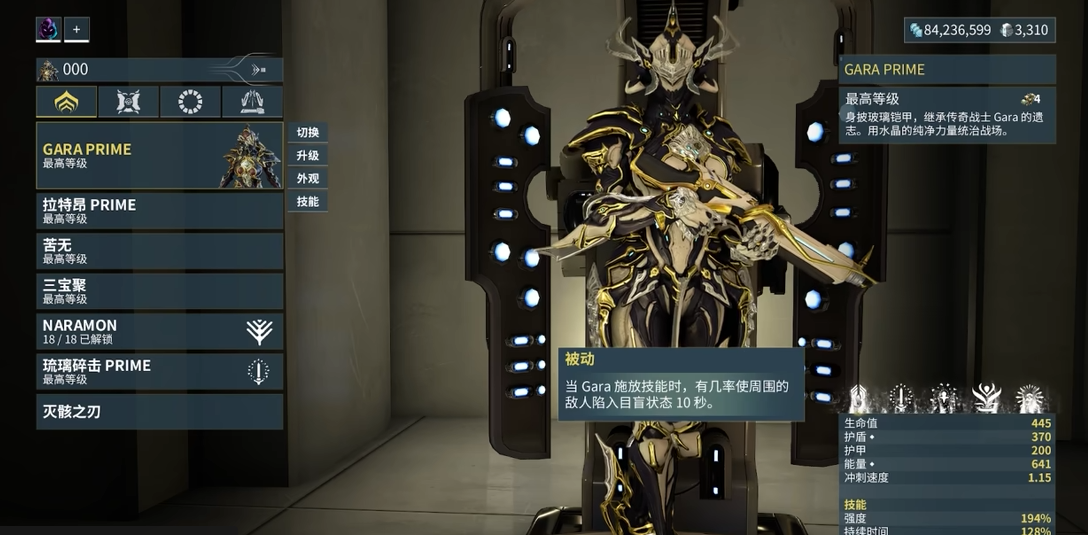Open the 技能 abilities menu

[308, 202]
